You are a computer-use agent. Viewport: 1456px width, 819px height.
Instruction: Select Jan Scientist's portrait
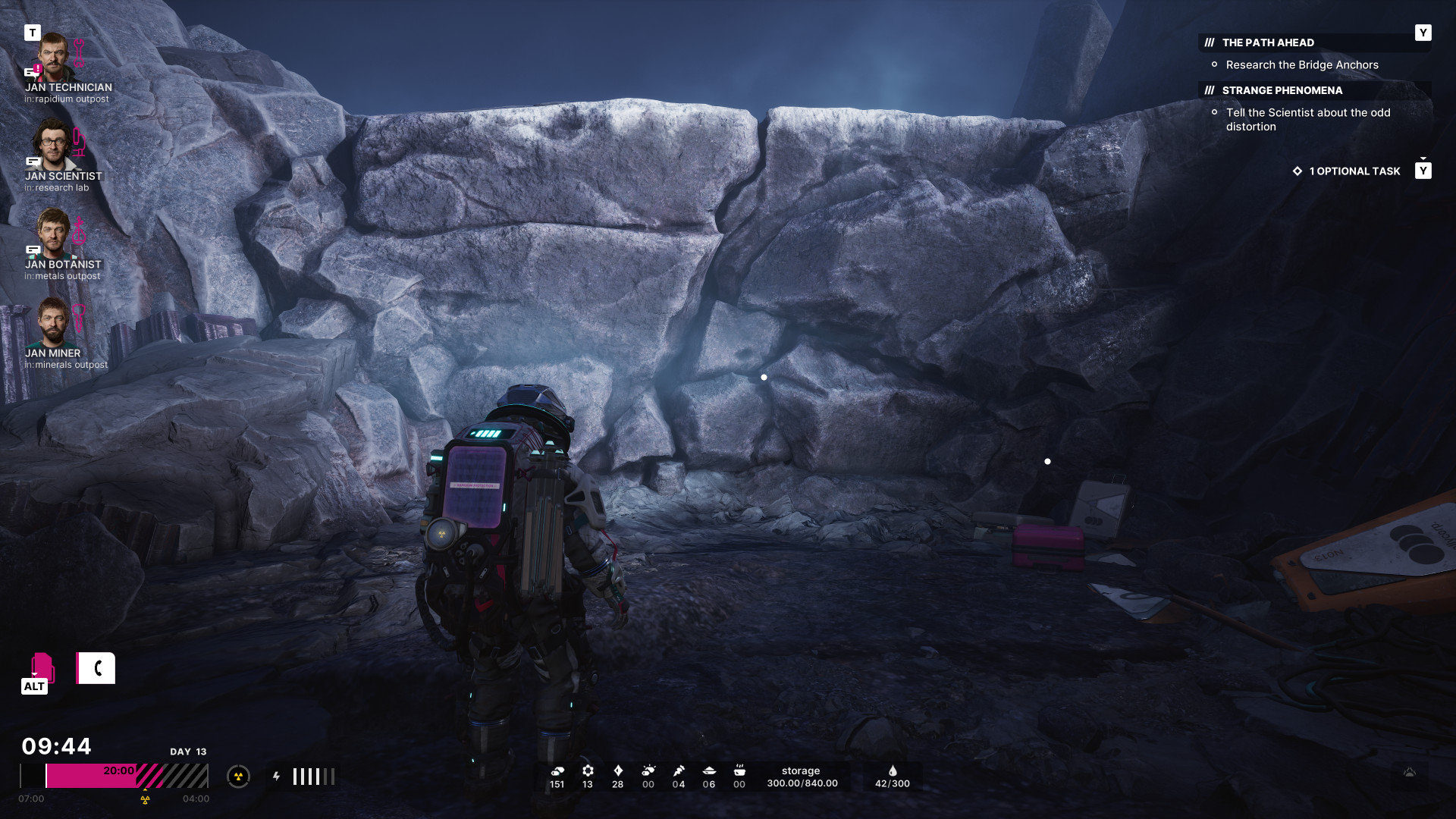click(52, 145)
